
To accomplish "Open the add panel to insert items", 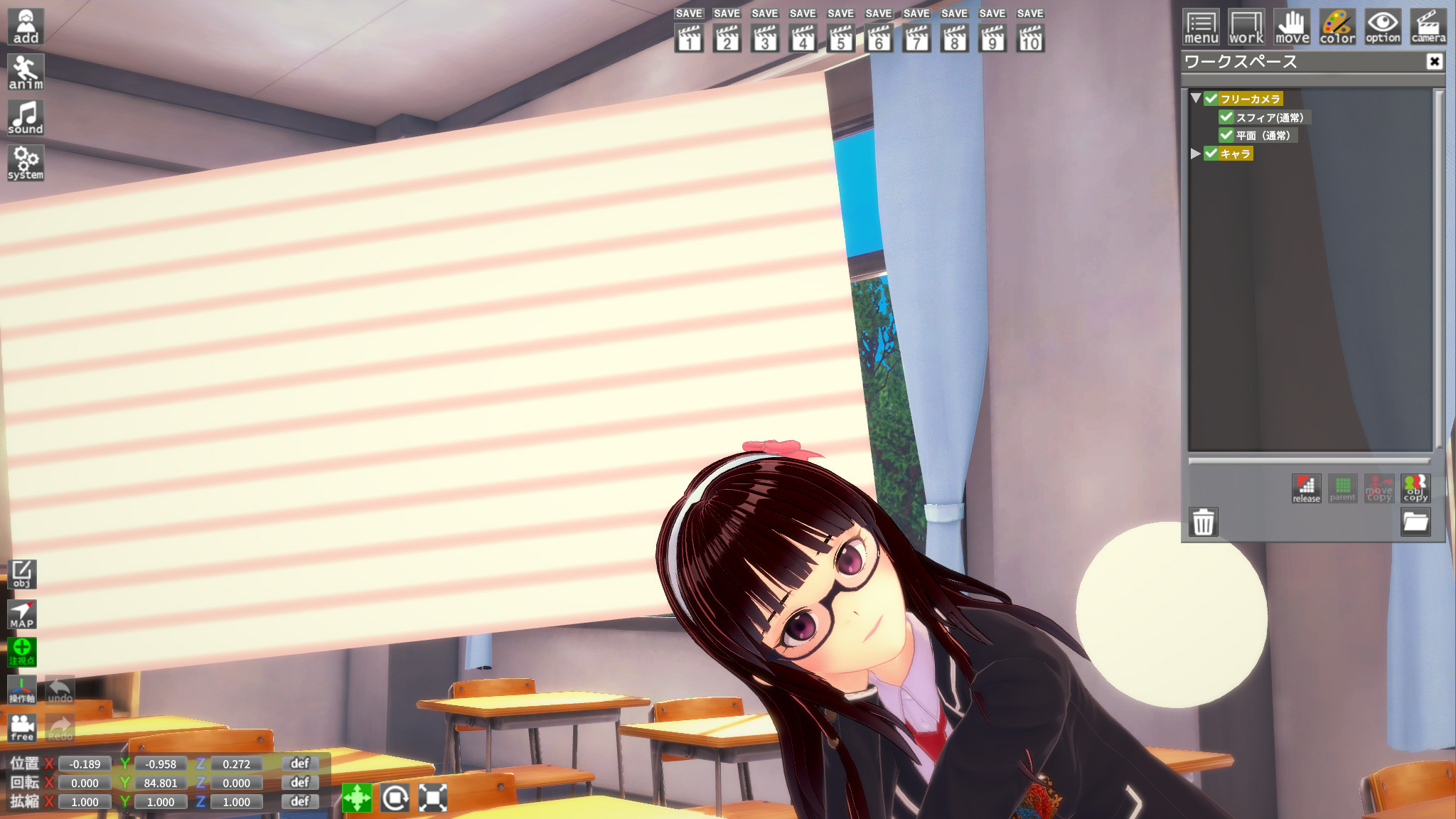I will tap(24, 26).
